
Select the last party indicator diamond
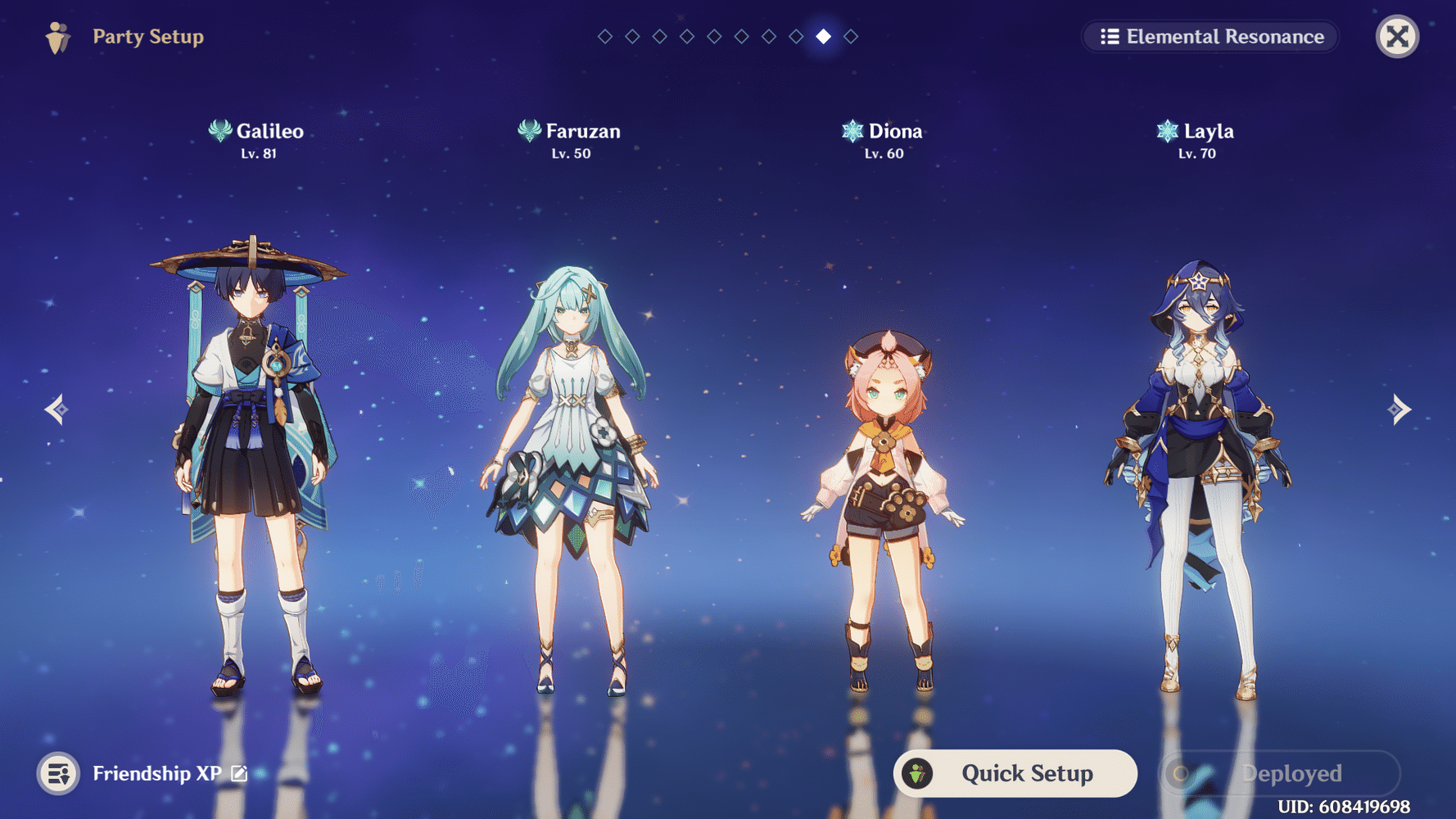pos(850,35)
